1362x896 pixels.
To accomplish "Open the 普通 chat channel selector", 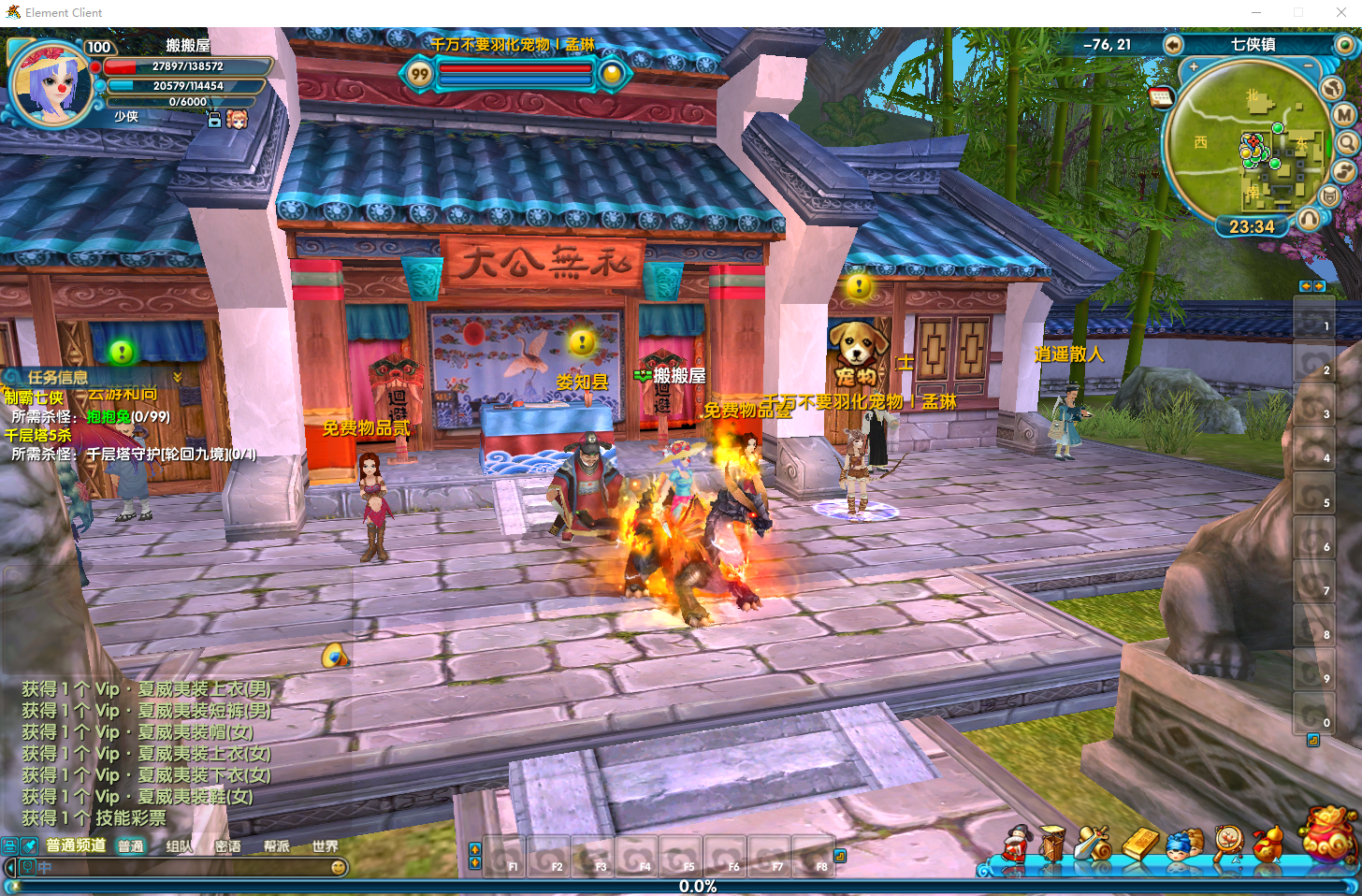I will [x=131, y=845].
